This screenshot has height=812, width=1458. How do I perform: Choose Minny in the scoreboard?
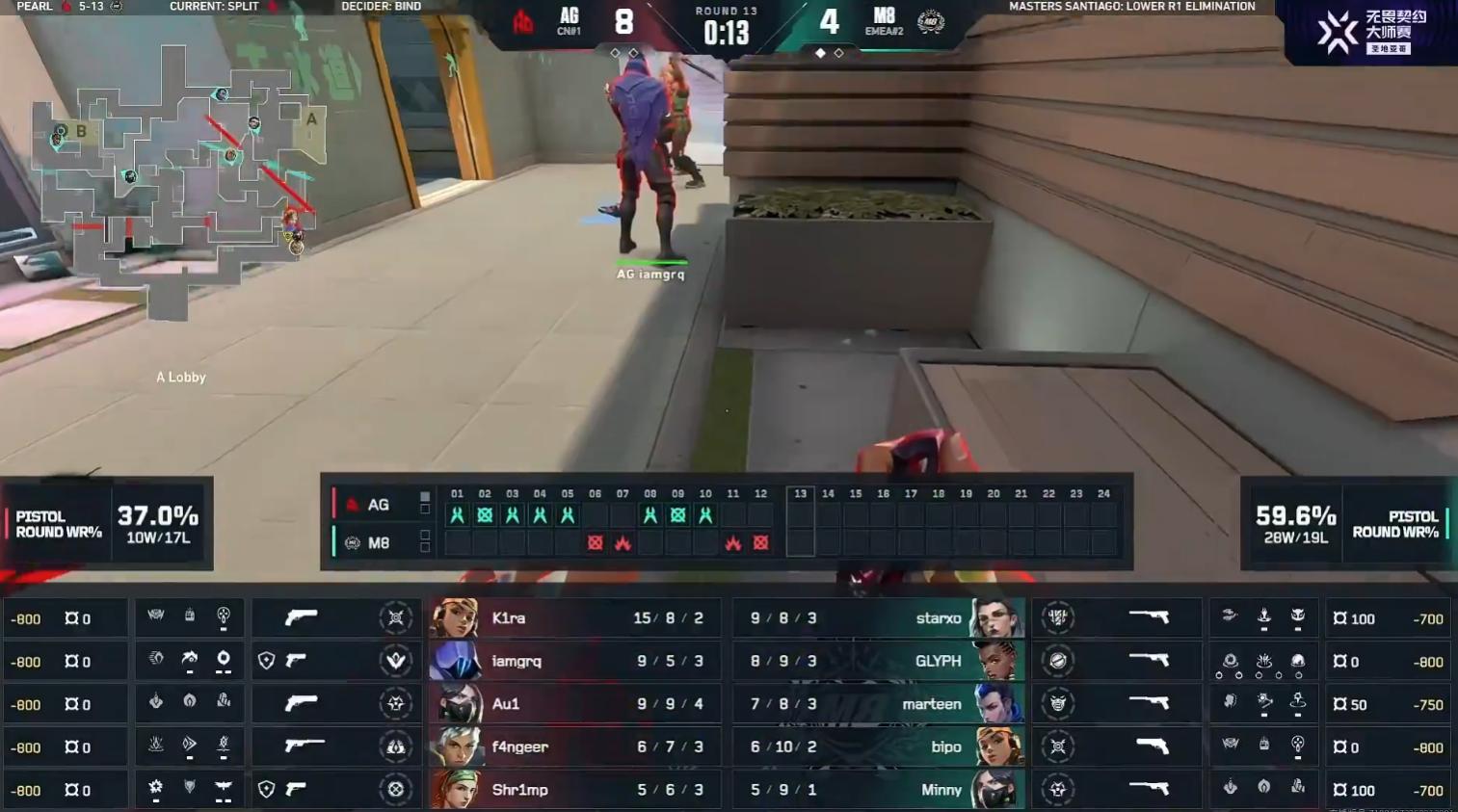tap(877, 790)
